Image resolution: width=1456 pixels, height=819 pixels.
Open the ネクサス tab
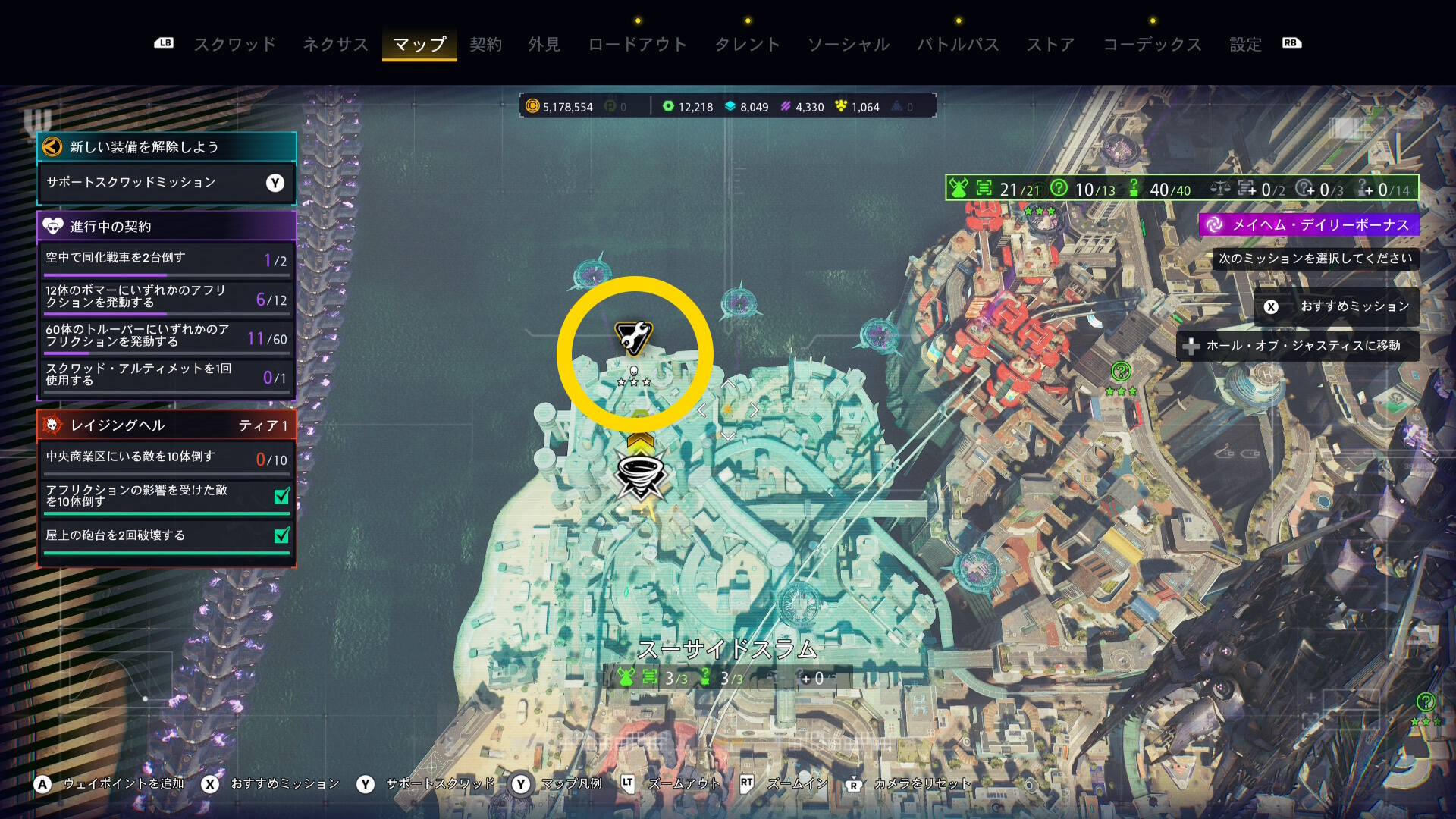(335, 45)
